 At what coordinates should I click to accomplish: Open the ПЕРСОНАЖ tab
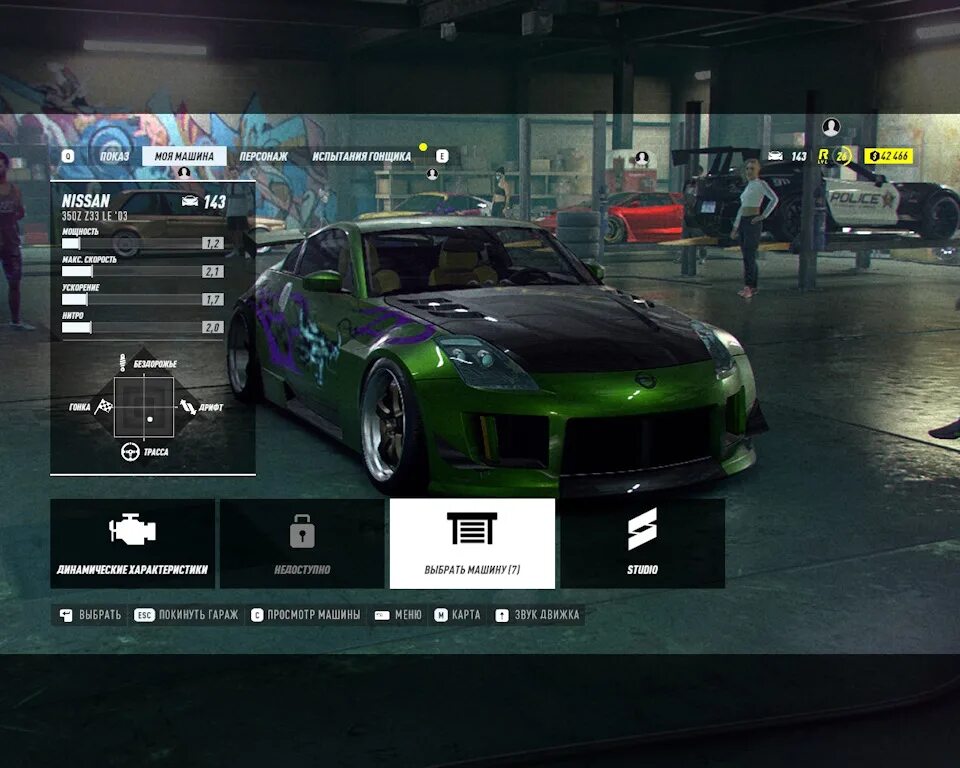tap(263, 156)
